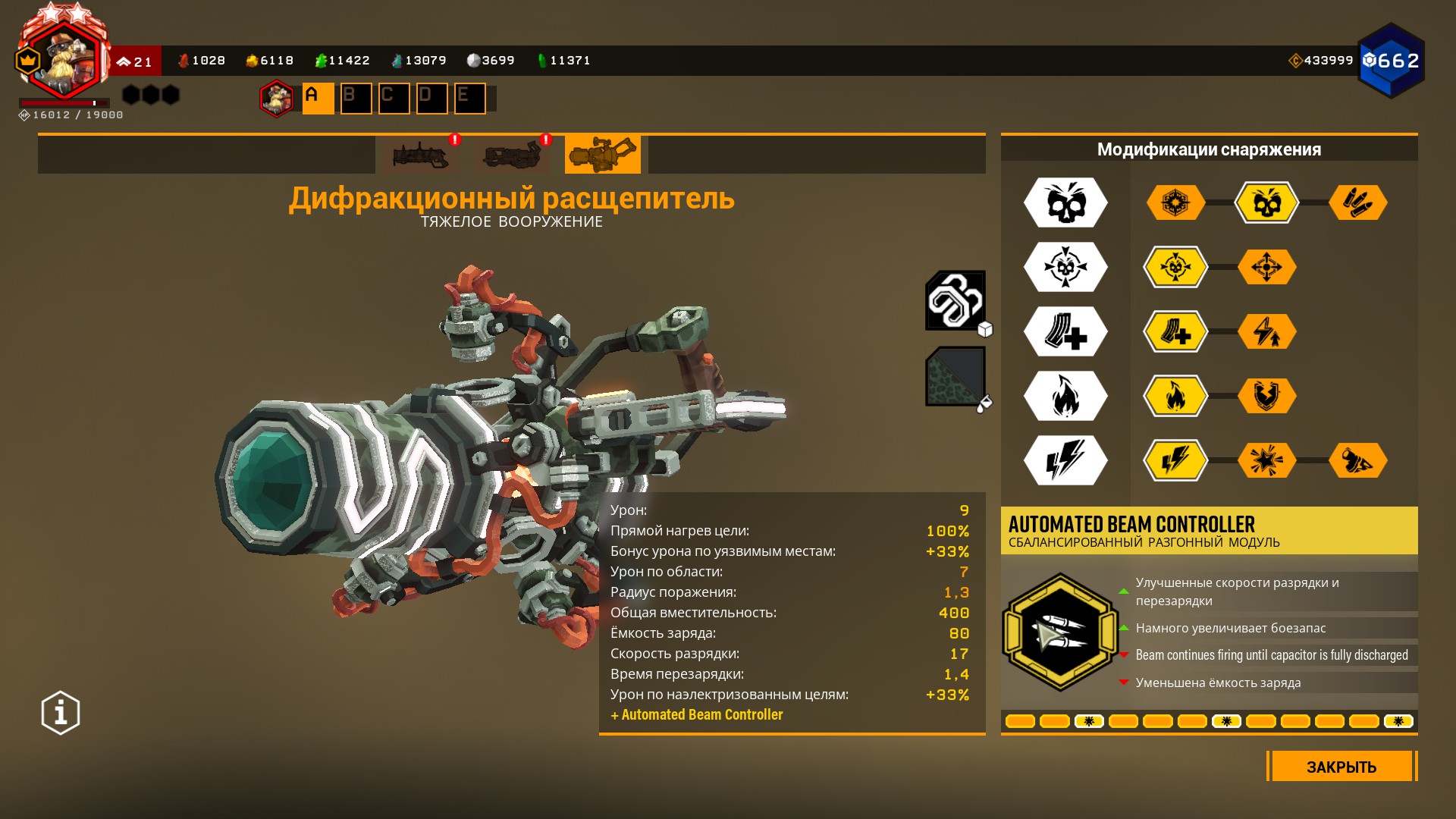Choose loadout slot C

tap(394, 99)
